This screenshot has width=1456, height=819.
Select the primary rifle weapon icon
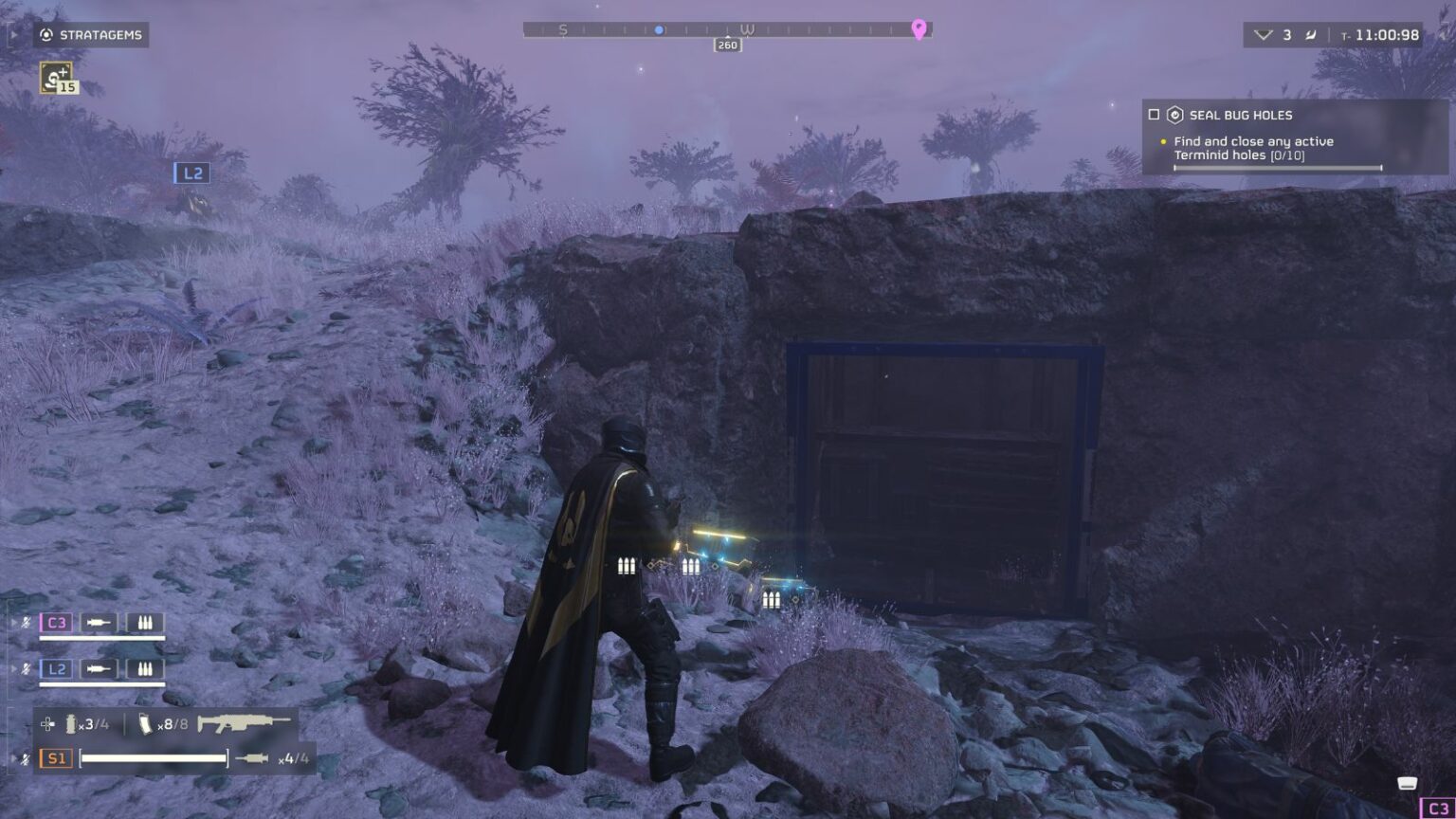click(243, 723)
